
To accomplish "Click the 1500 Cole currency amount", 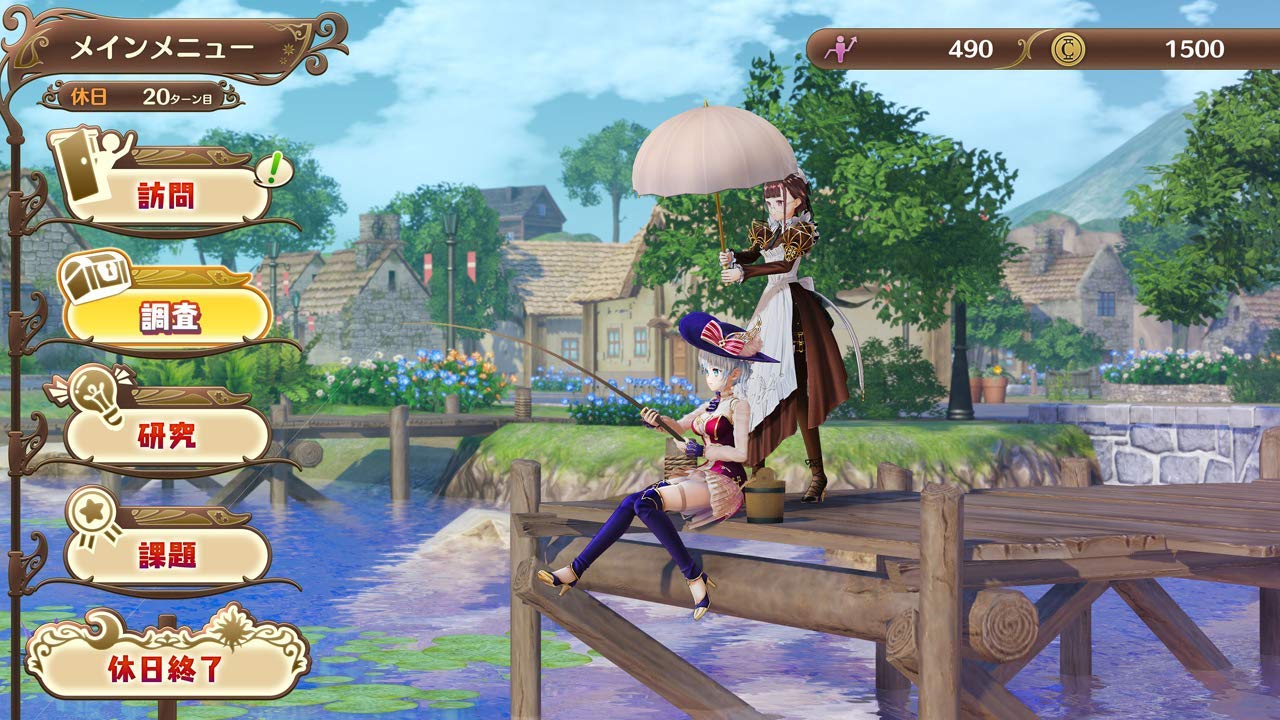I will (1195, 47).
